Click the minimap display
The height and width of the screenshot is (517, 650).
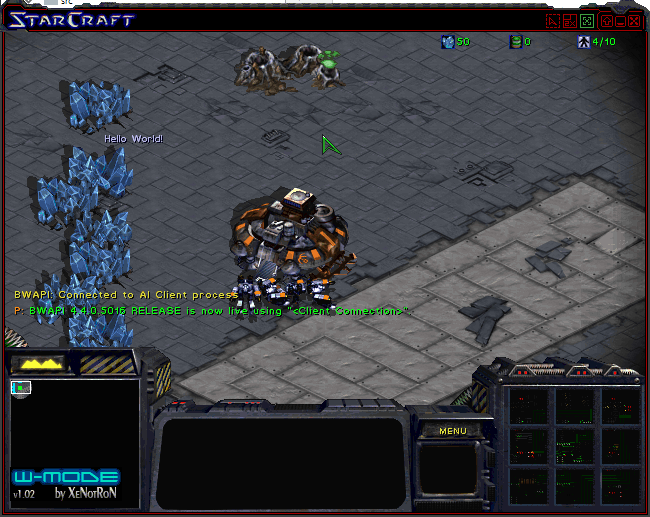point(74,436)
